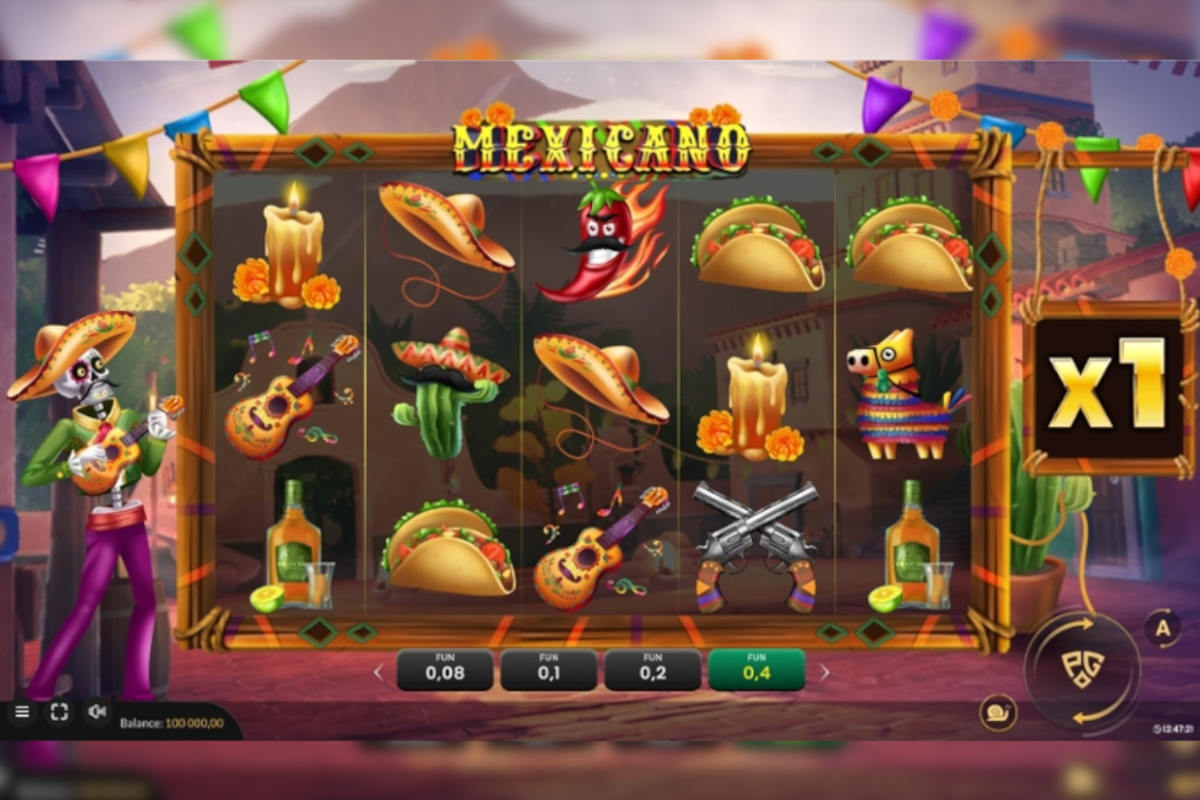The width and height of the screenshot is (1200, 800).
Task: Enable autoplay with the A button
Action: [x=1162, y=628]
